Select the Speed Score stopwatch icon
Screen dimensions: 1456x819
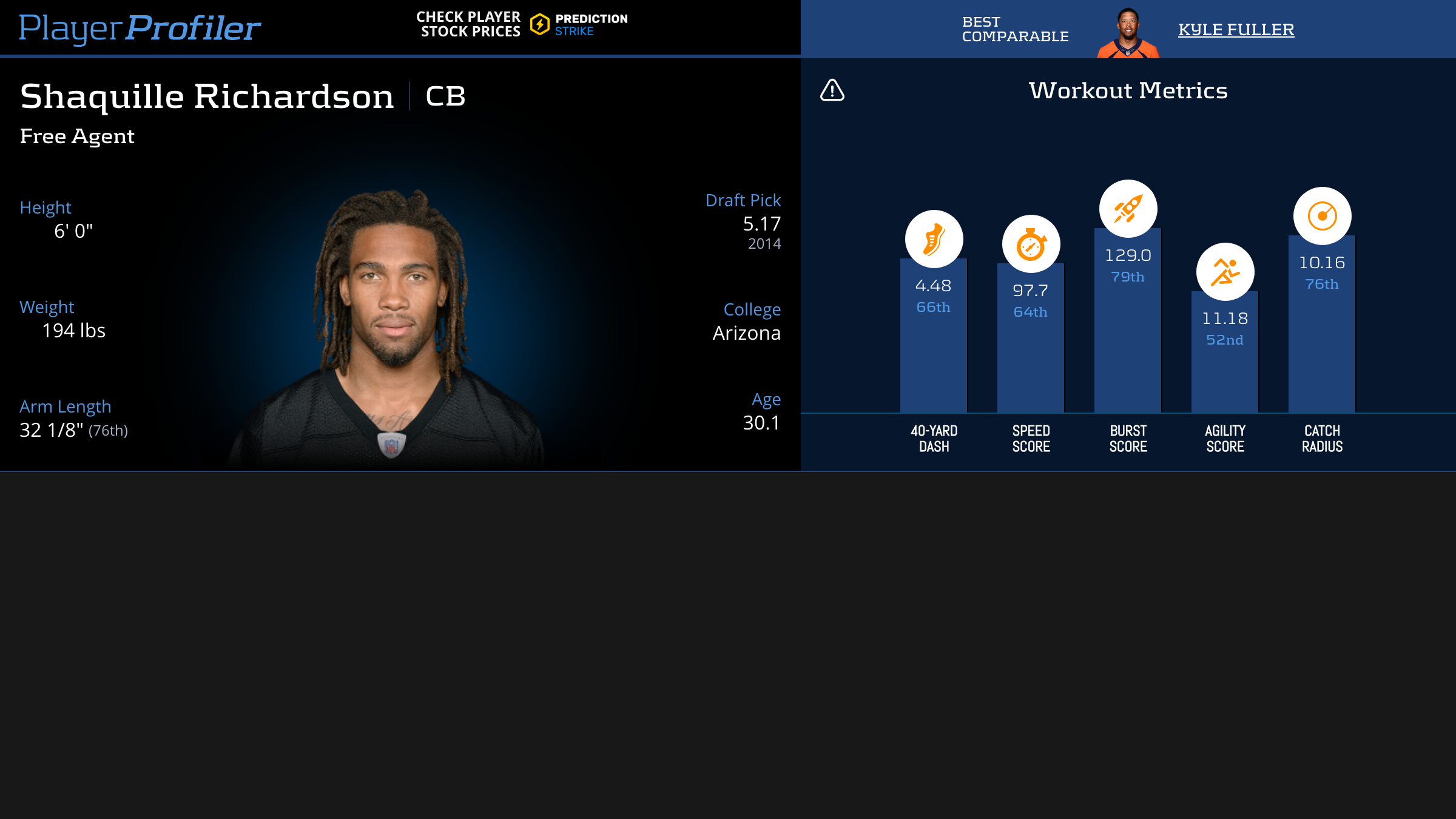1031,244
